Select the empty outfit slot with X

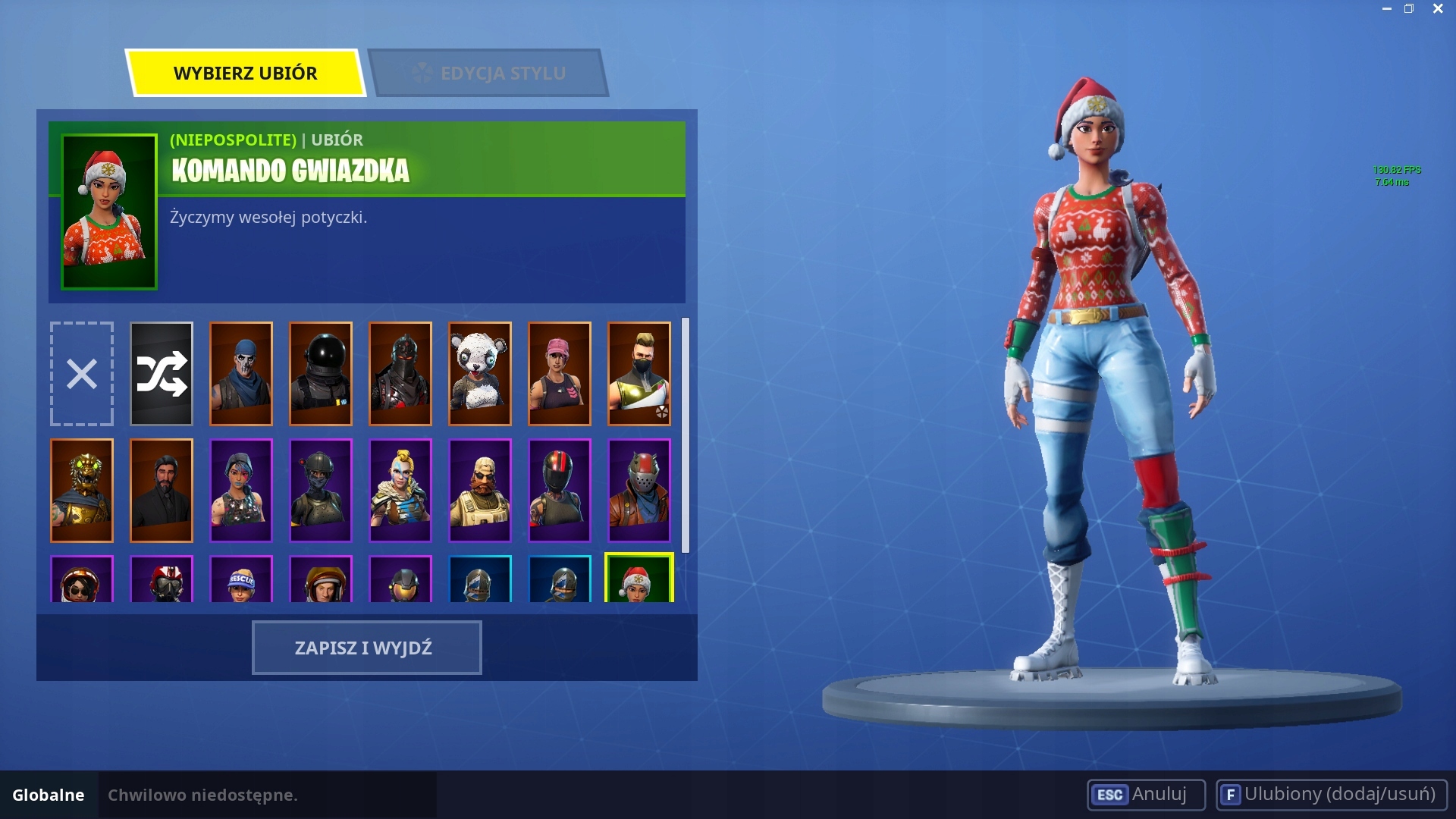[82, 374]
